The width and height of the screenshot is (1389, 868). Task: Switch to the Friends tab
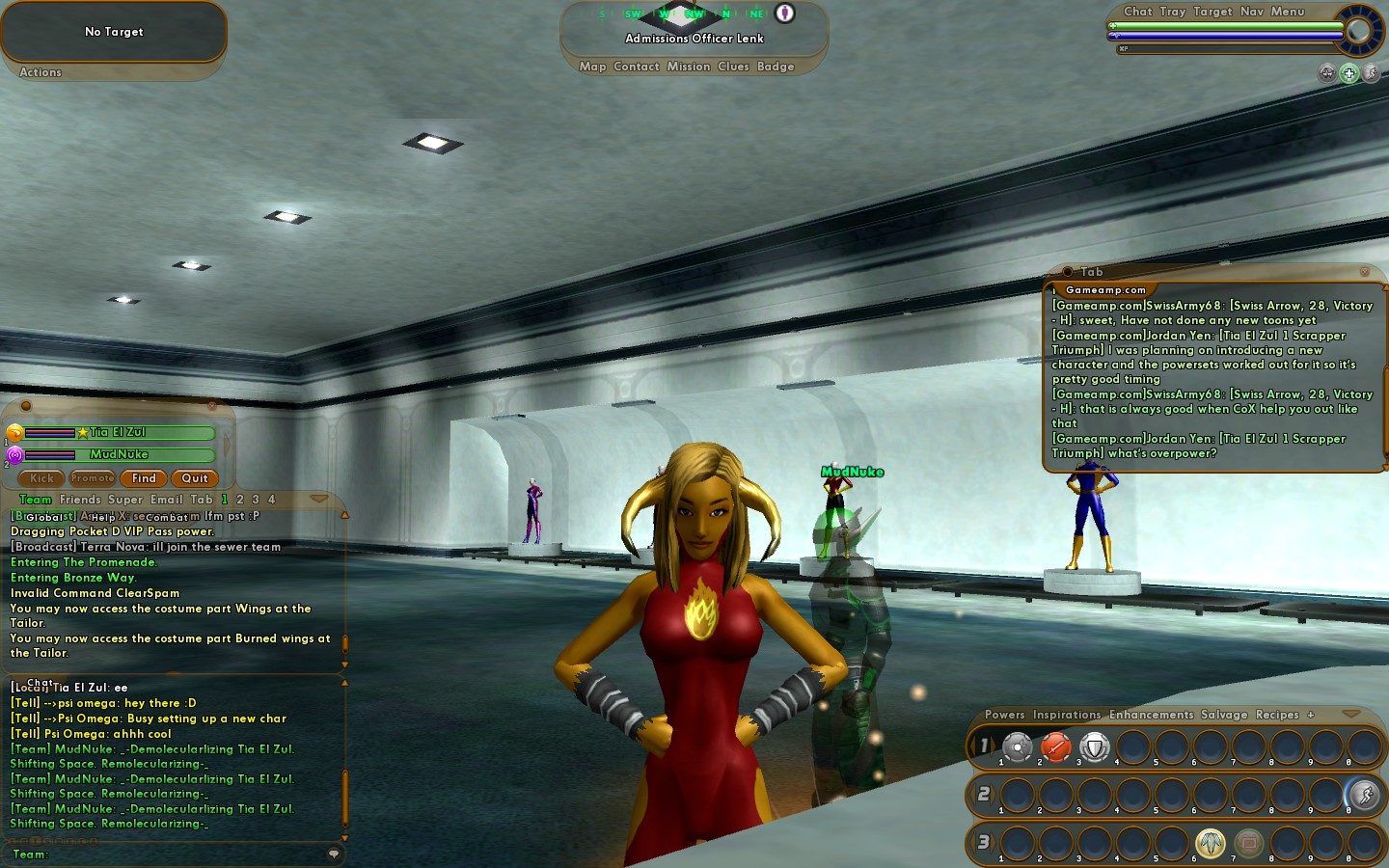tap(80, 500)
